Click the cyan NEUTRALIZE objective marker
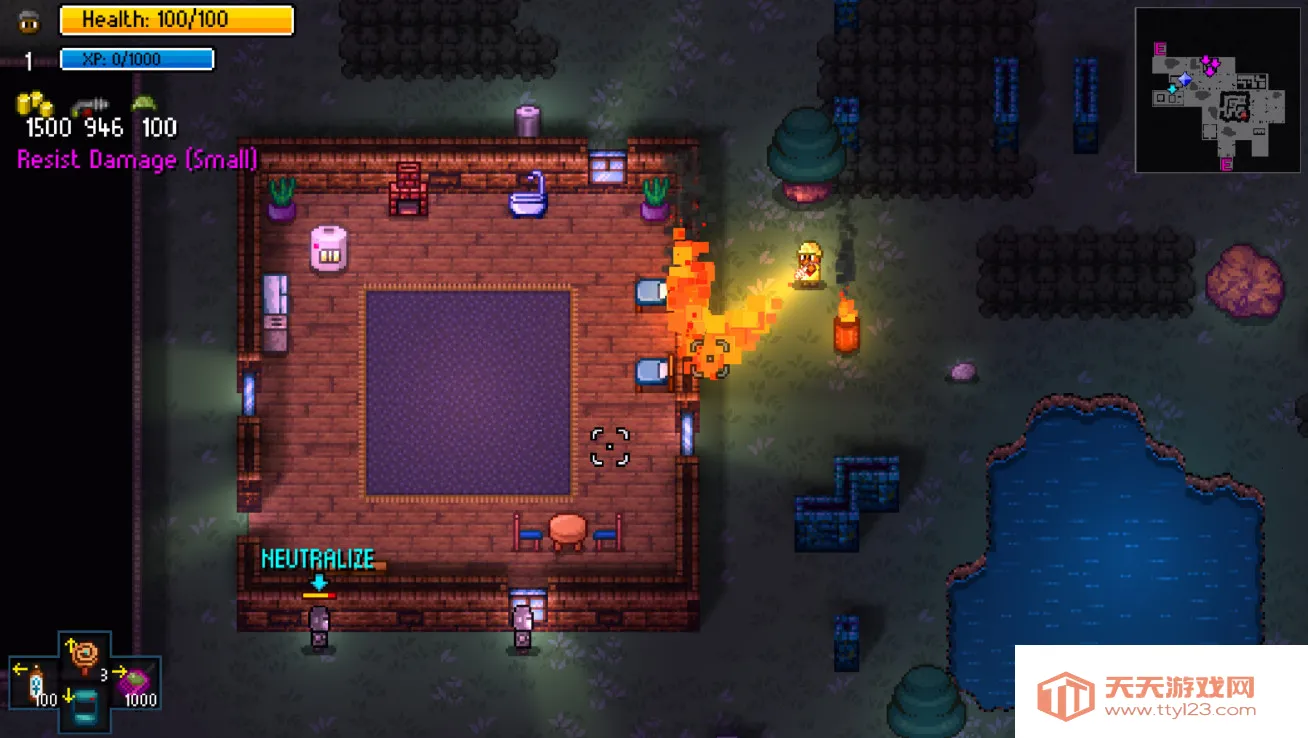This screenshot has height=738, width=1308. [318, 559]
